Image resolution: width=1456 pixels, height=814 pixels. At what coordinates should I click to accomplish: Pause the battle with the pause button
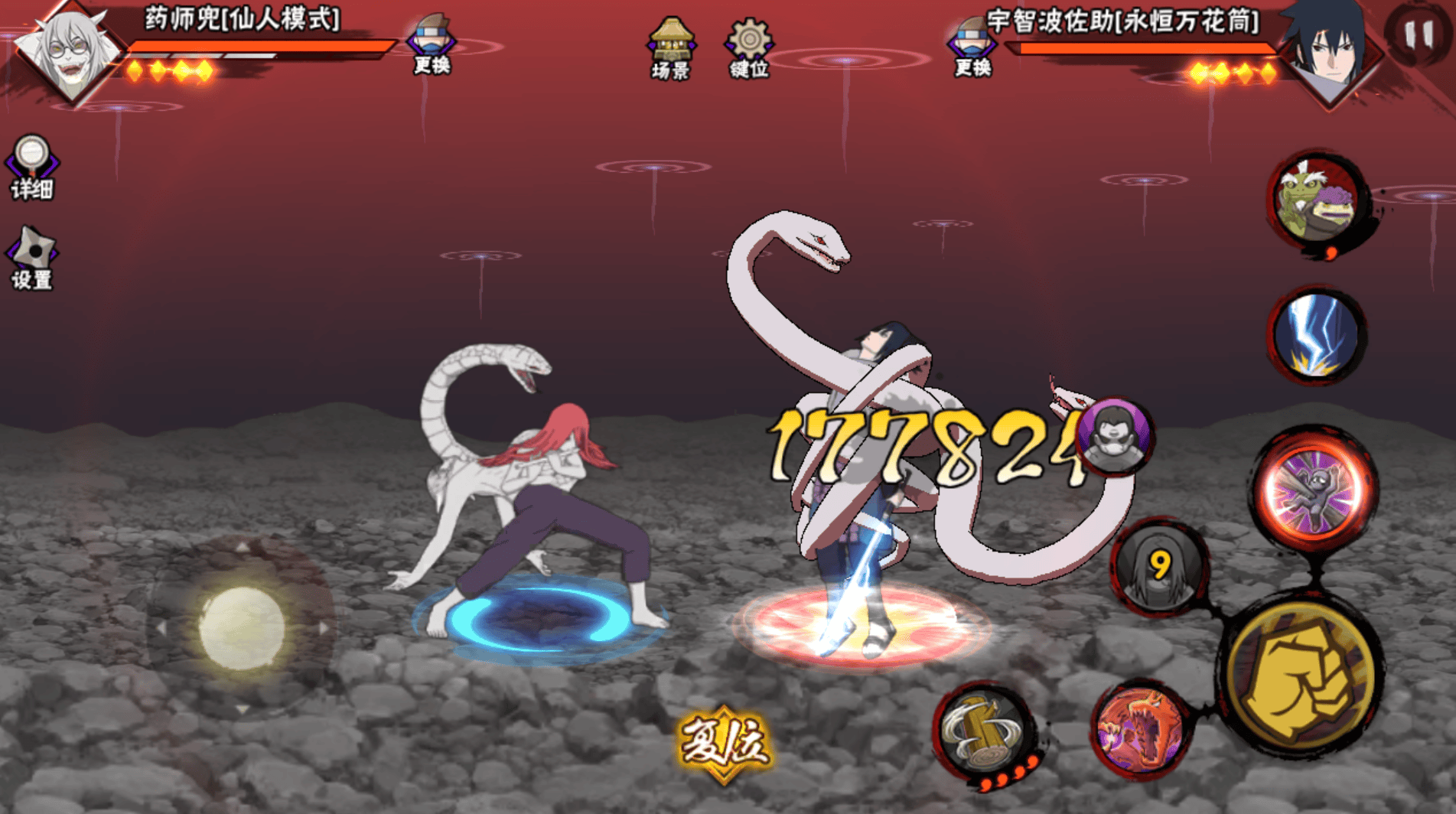[x=1418, y=34]
